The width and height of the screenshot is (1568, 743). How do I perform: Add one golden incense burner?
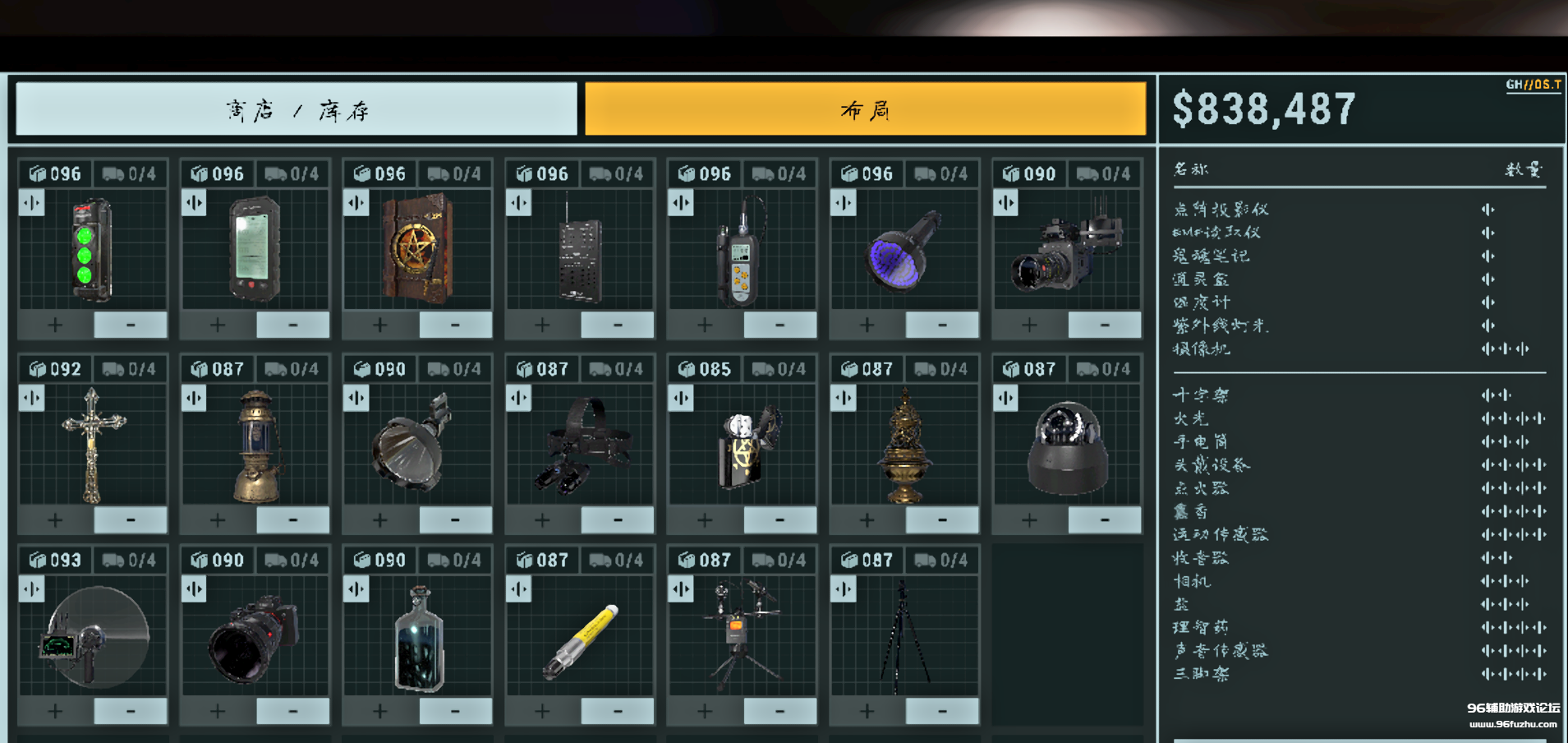[x=867, y=520]
